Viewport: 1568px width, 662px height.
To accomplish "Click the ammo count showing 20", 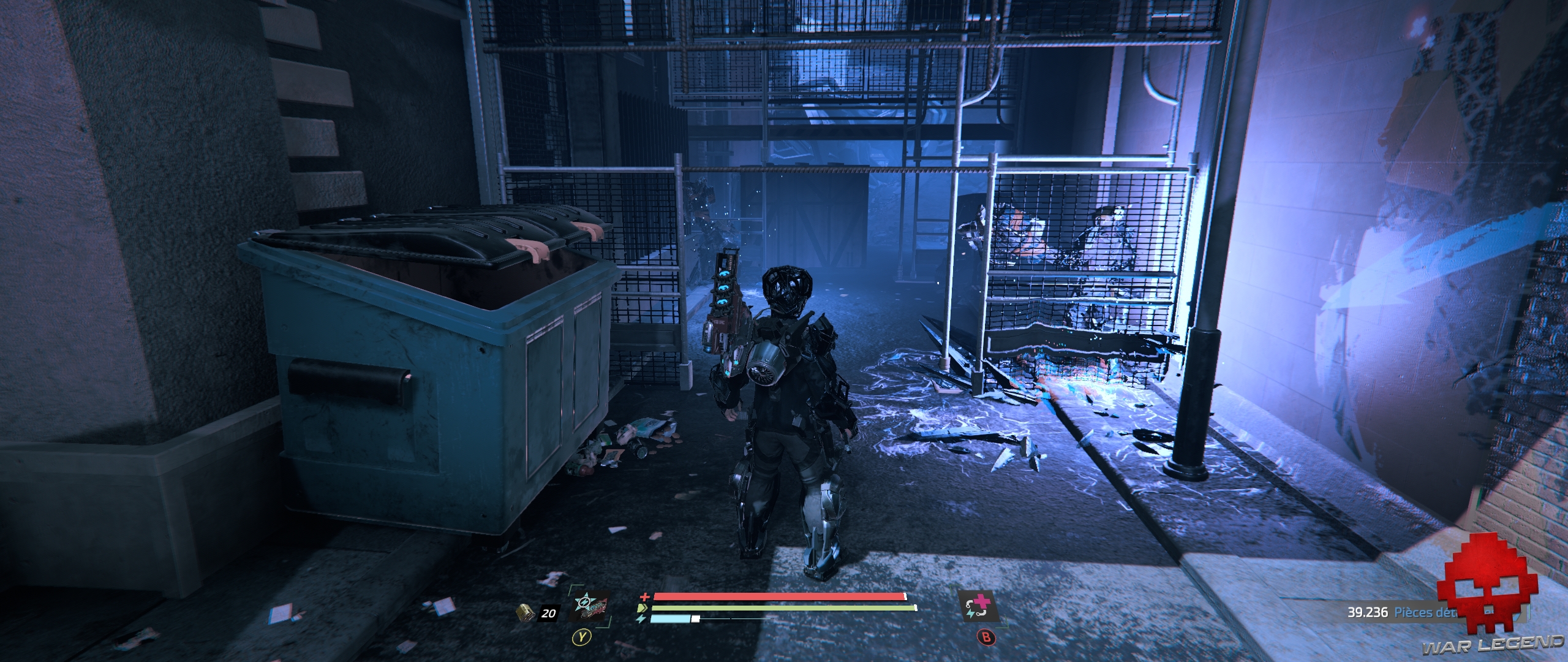I will 549,613.
